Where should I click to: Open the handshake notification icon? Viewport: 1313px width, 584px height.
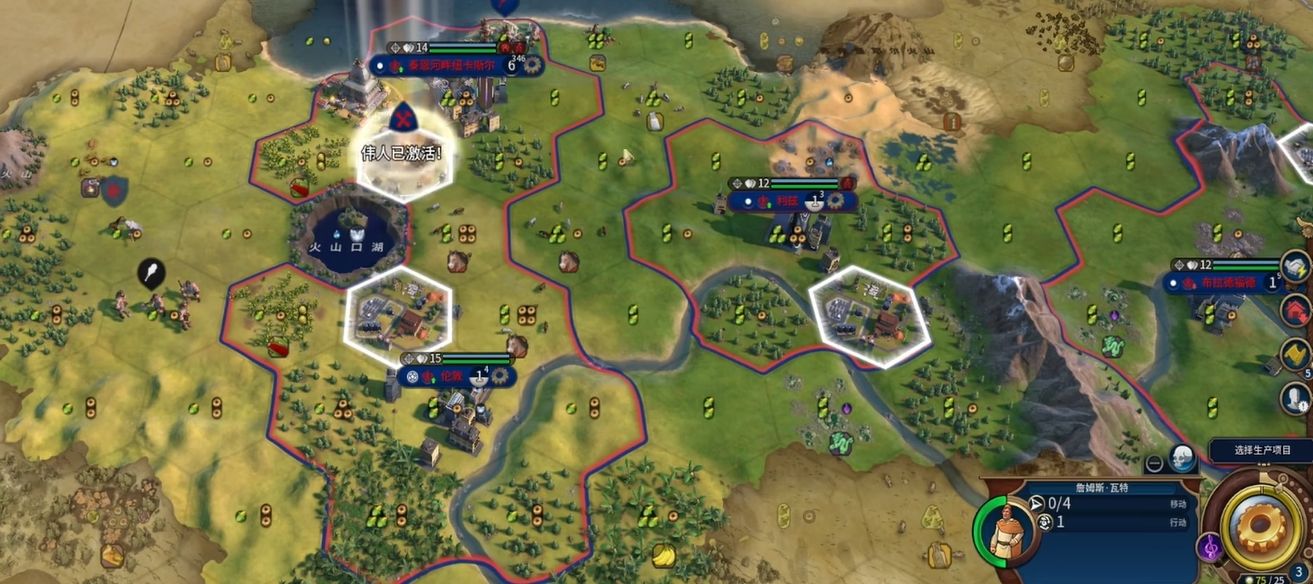(1298, 267)
